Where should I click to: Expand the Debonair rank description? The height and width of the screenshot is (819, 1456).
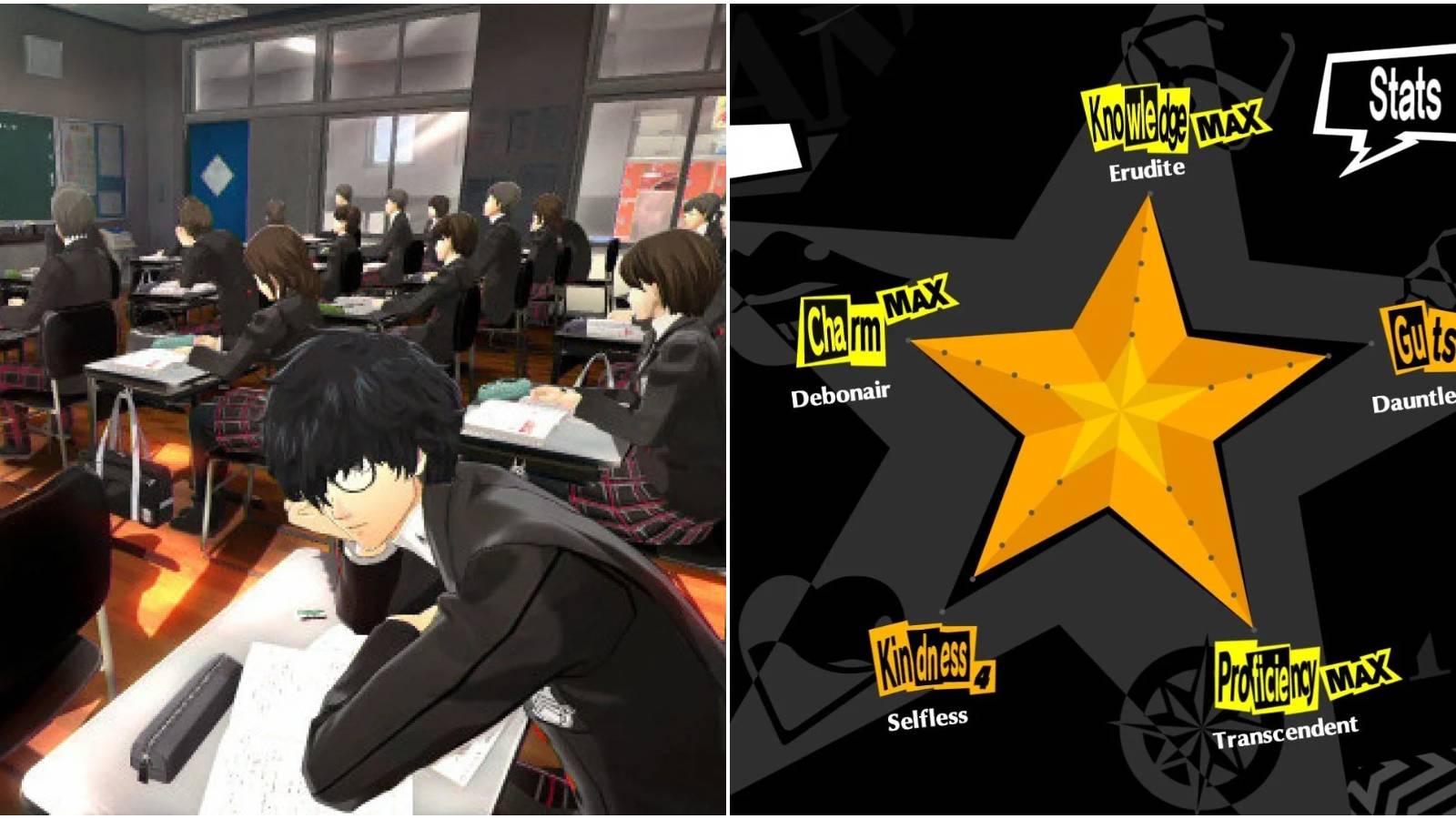[x=838, y=393]
